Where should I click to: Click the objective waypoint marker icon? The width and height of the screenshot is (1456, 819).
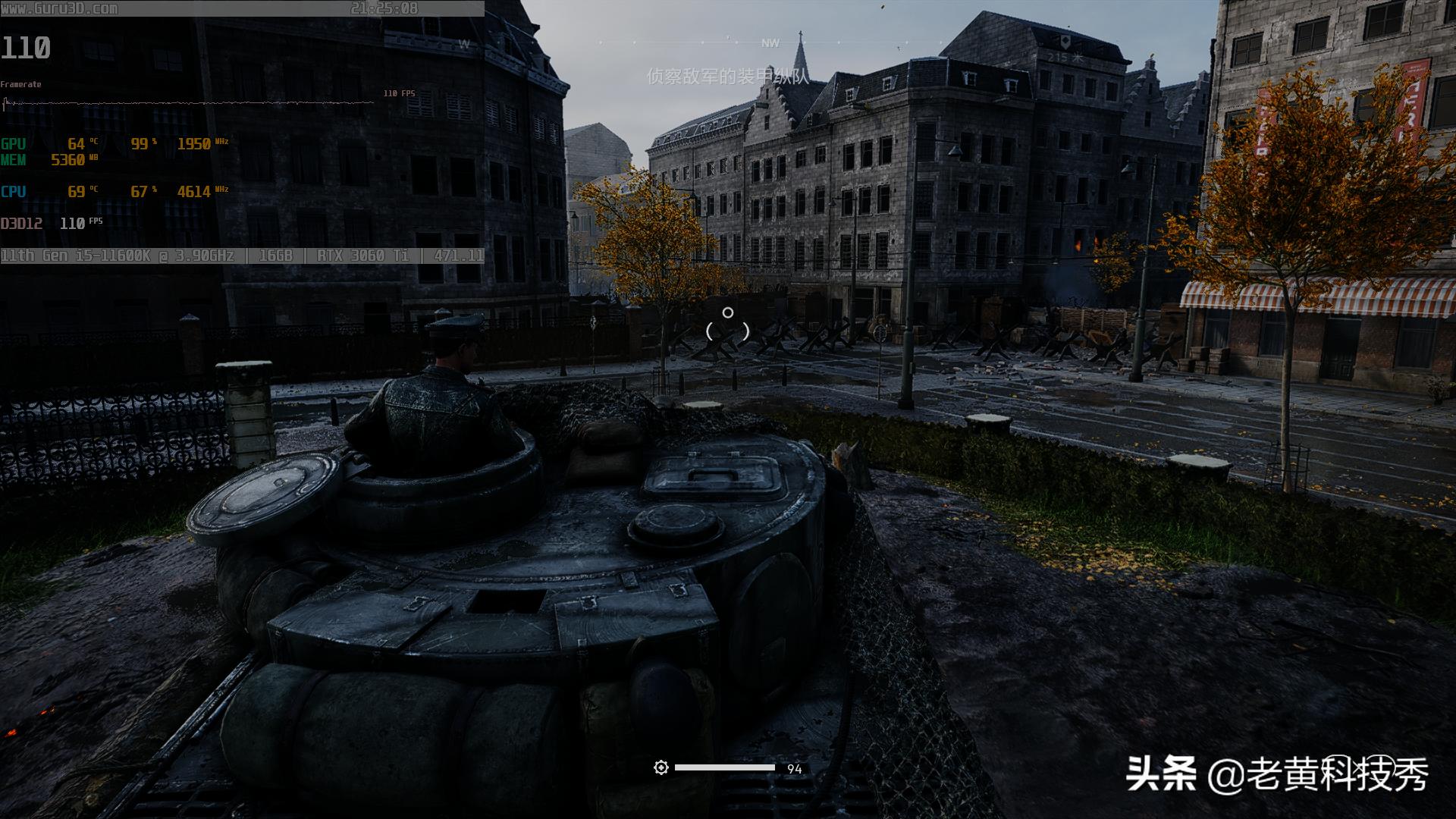tap(1065, 40)
